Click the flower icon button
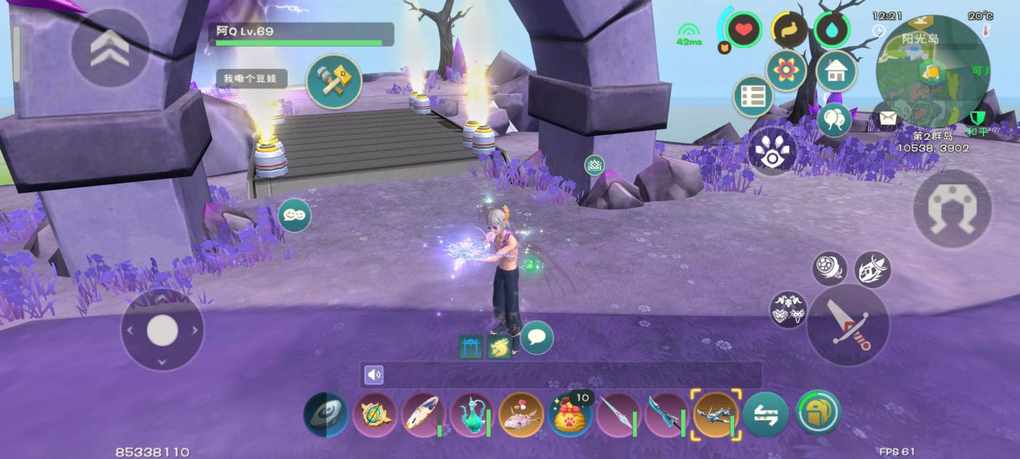This screenshot has width=1020, height=459. pos(787,71)
